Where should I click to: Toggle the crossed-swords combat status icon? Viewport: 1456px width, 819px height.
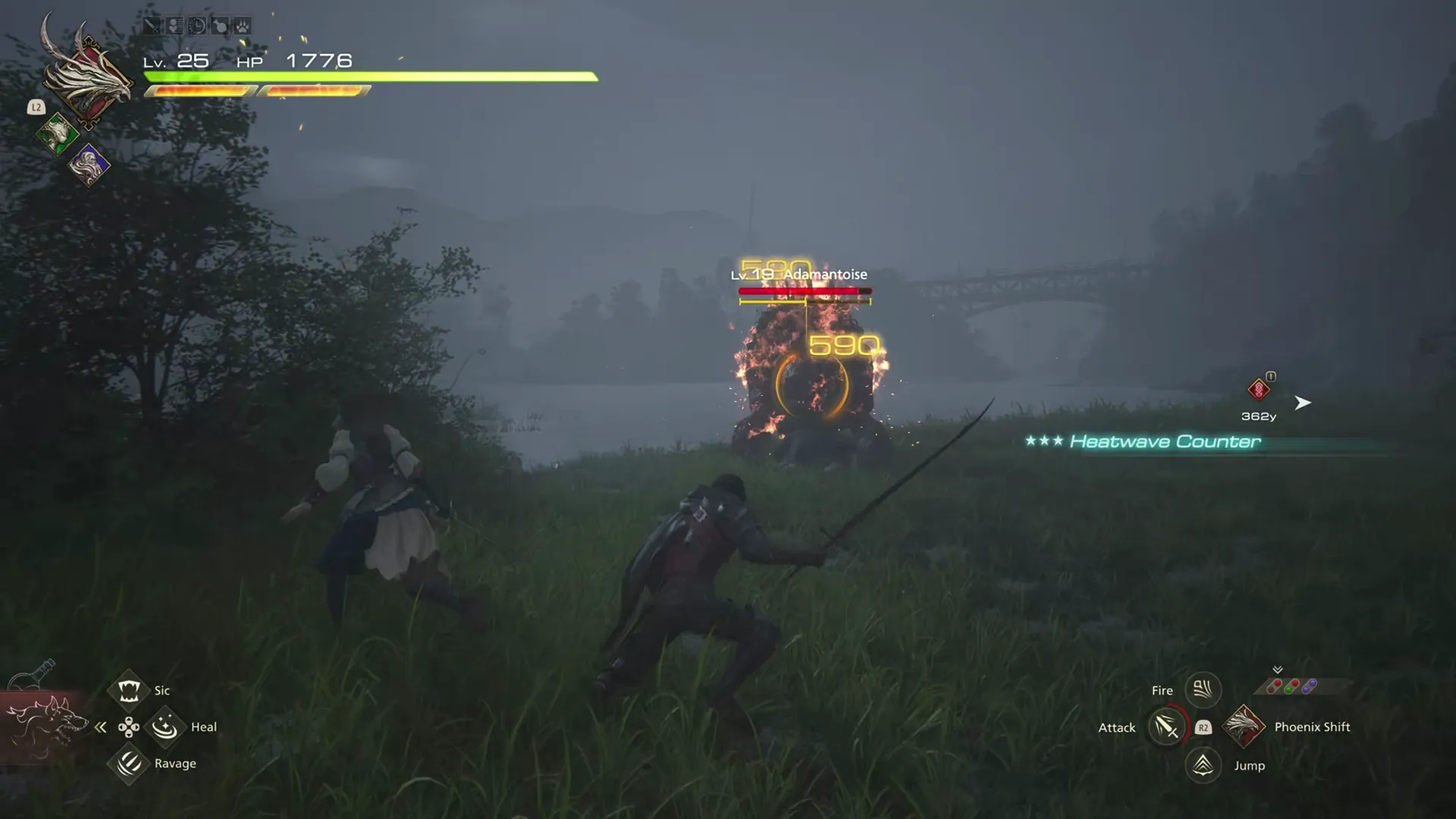click(152, 25)
